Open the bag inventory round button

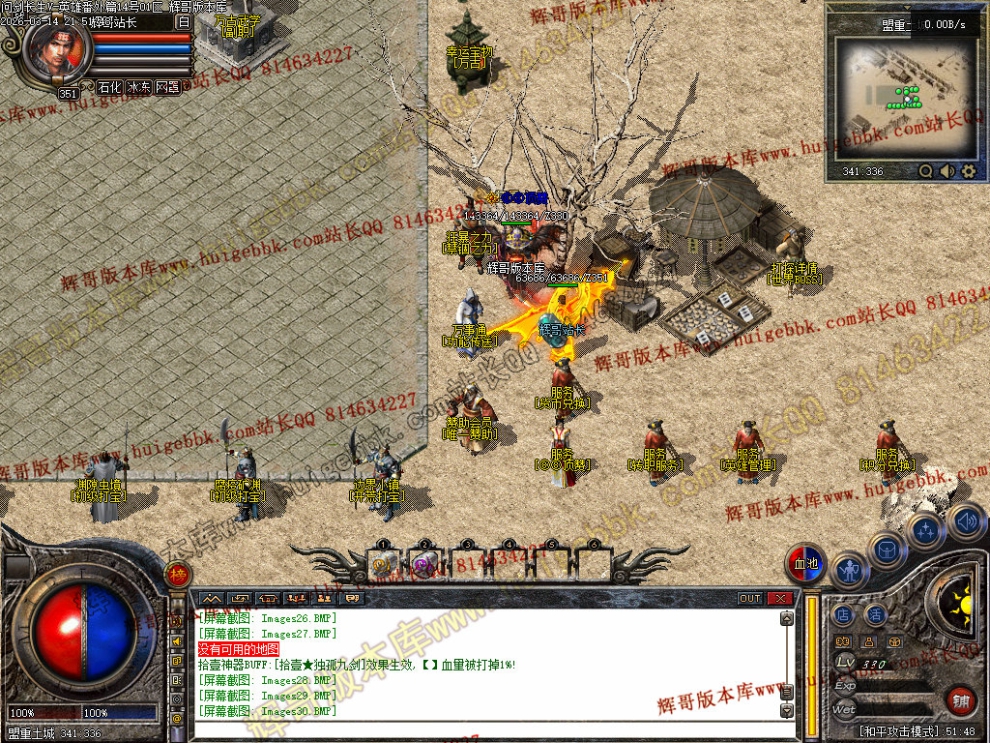(887, 549)
